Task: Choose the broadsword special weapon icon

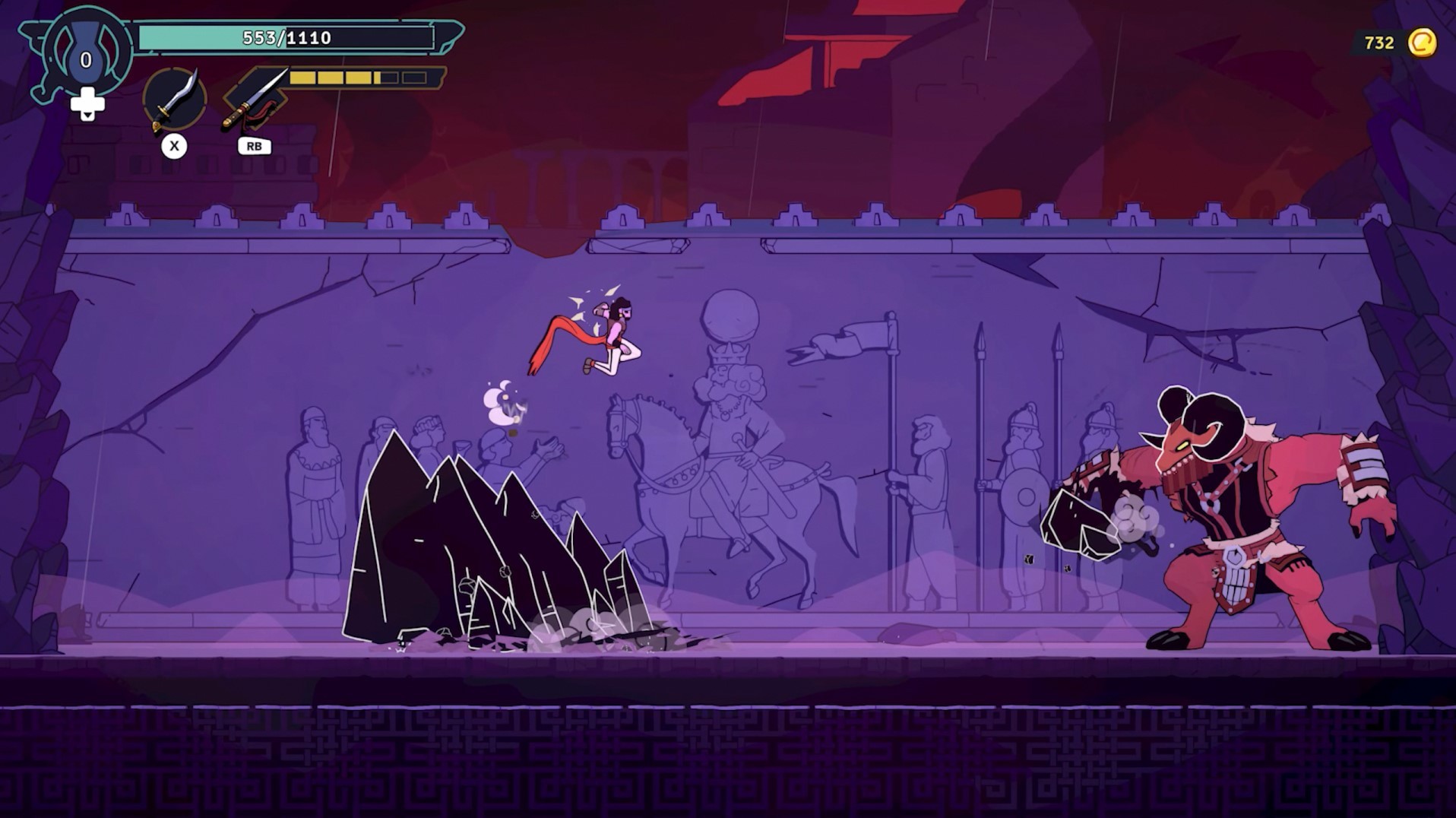Action: (x=255, y=100)
